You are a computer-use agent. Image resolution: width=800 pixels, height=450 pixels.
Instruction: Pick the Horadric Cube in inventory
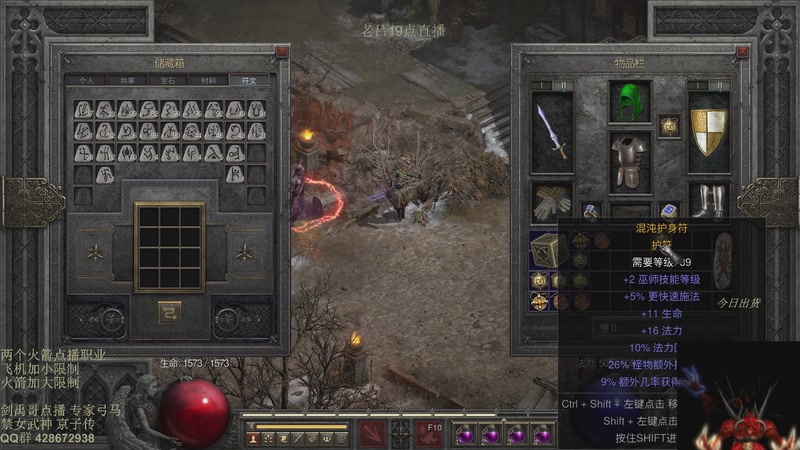[547, 250]
